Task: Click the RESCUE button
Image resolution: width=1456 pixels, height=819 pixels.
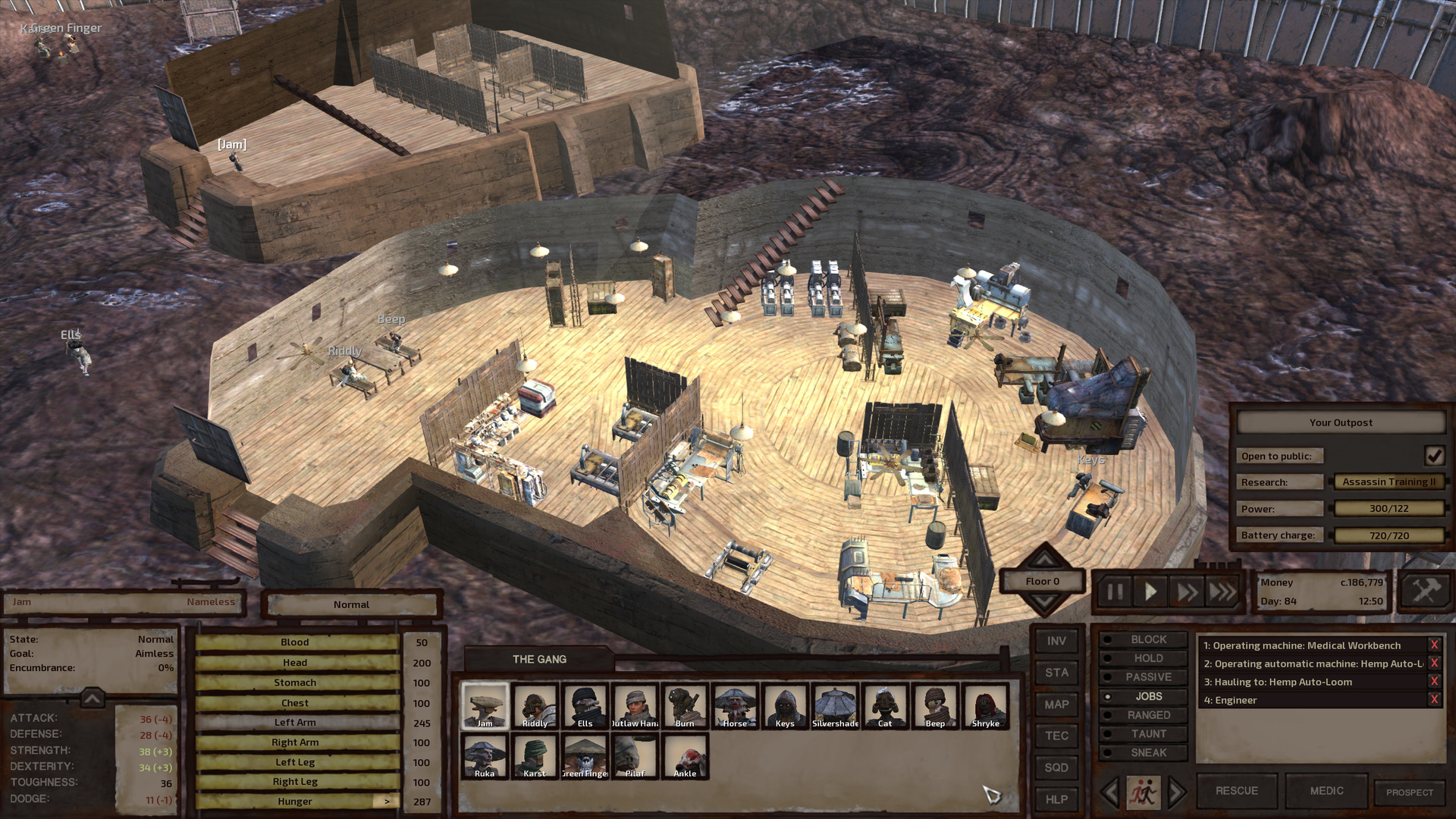Action: click(x=1236, y=790)
